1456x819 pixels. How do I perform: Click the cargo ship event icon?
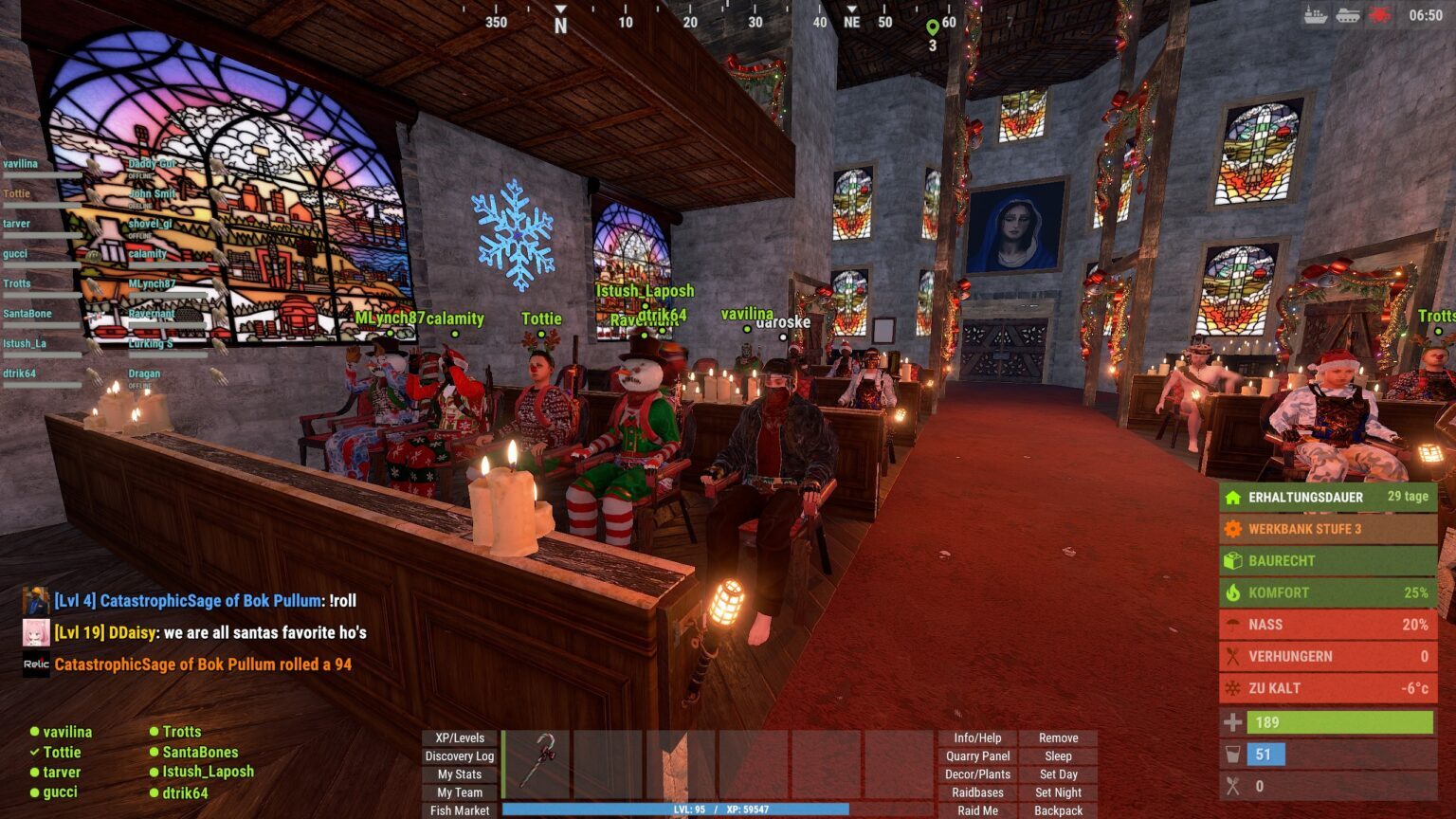click(x=1314, y=13)
